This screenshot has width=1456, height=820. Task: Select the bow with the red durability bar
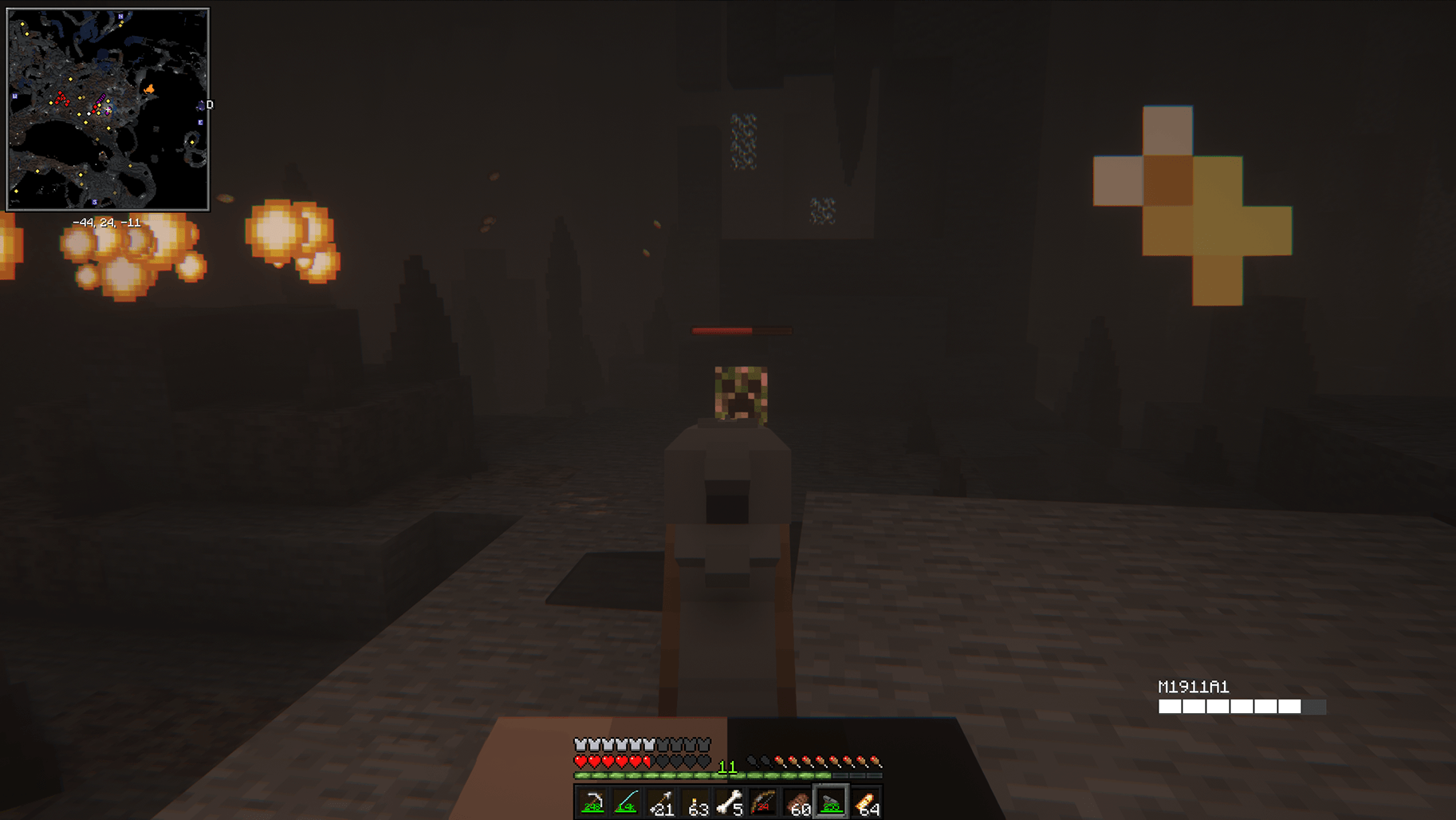(x=763, y=802)
